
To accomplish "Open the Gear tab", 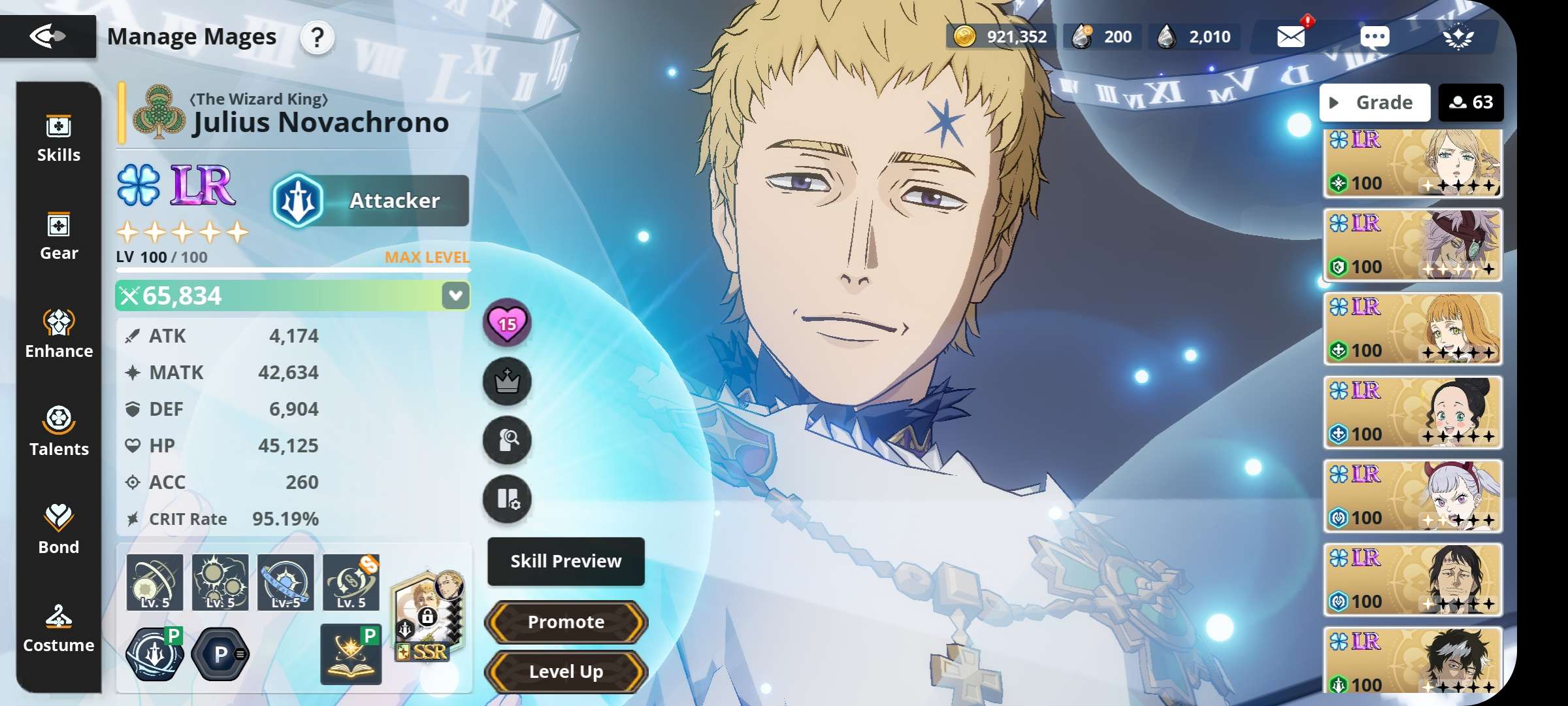I will [x=59, y=237].
